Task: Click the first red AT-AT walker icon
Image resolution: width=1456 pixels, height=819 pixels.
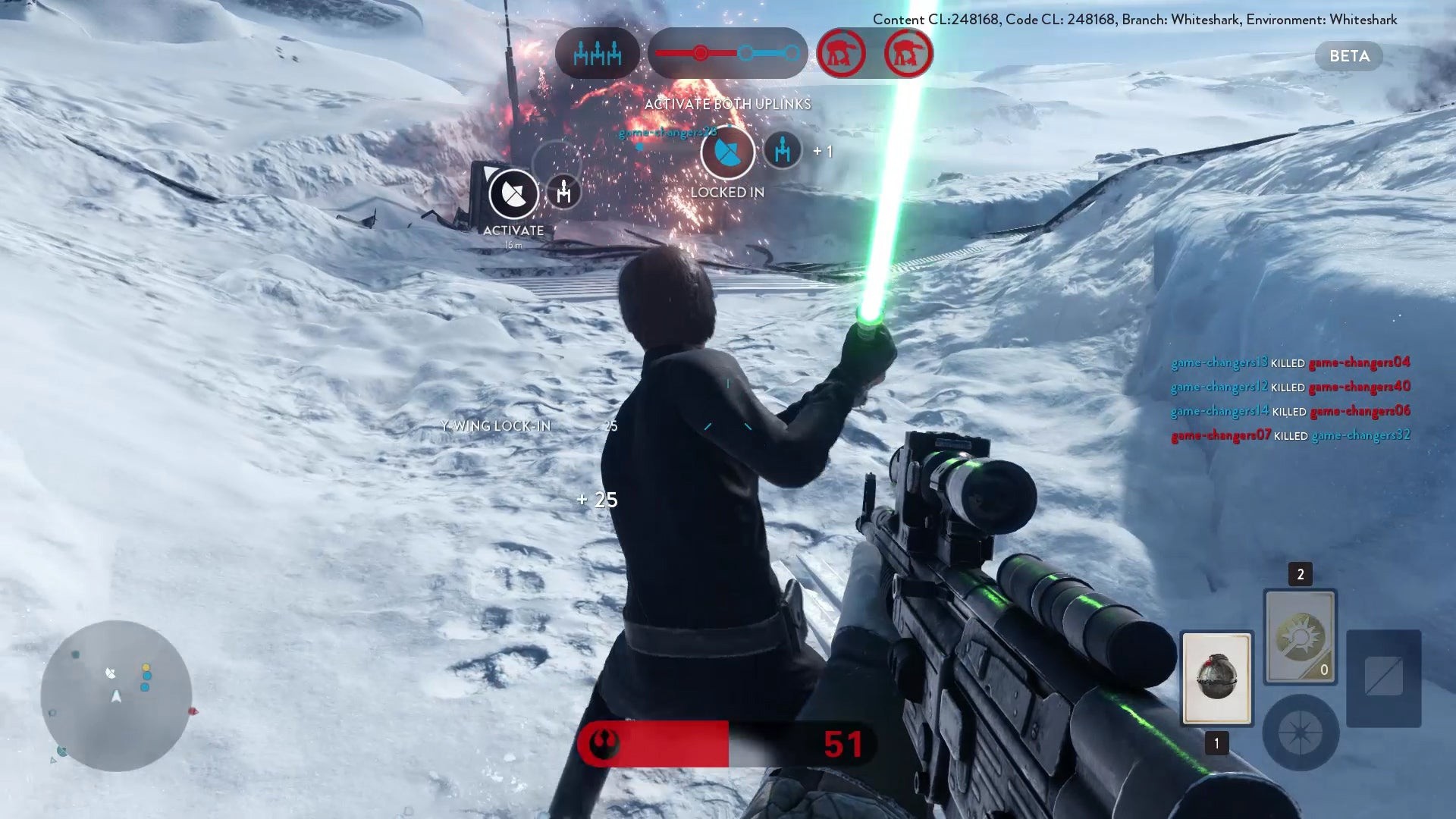Action: (x=841, y=53)
